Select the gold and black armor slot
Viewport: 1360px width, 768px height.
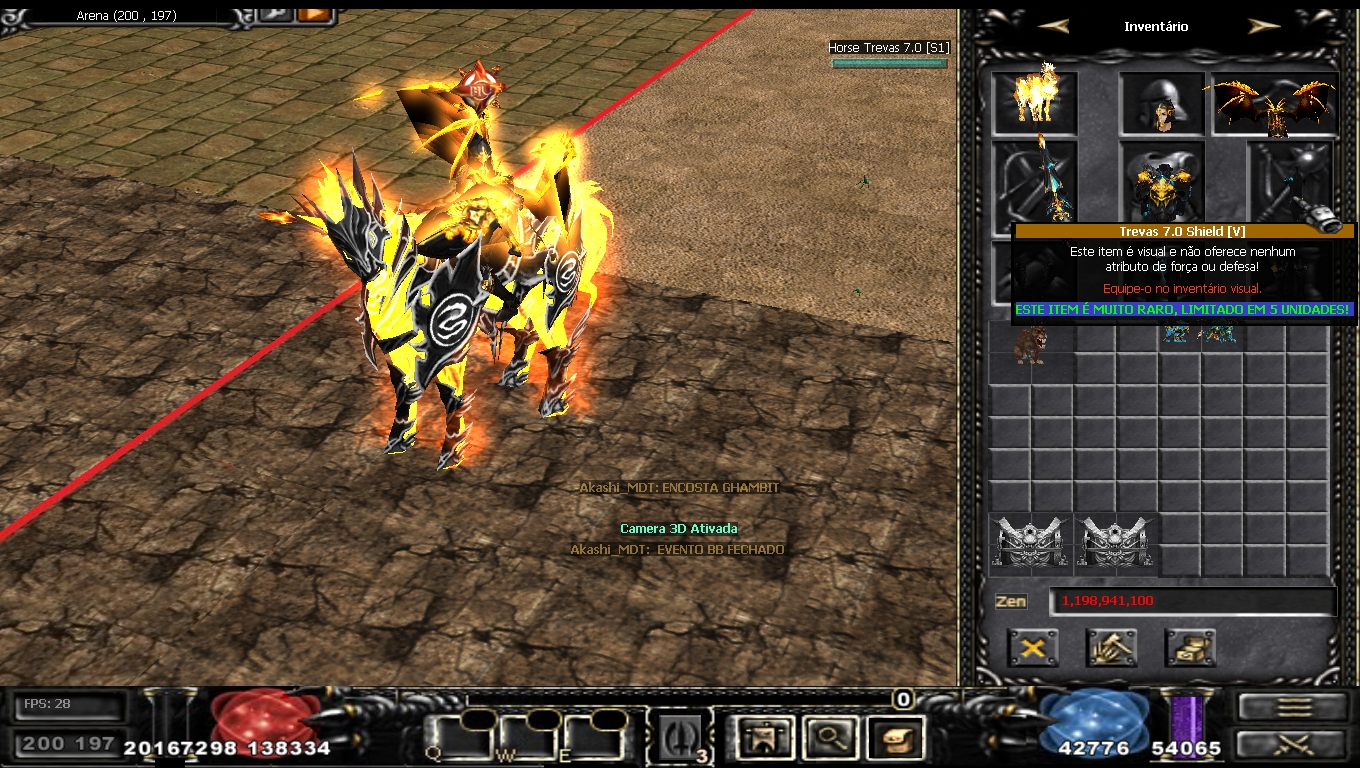pyautogui.click(x=1162, y=182)
